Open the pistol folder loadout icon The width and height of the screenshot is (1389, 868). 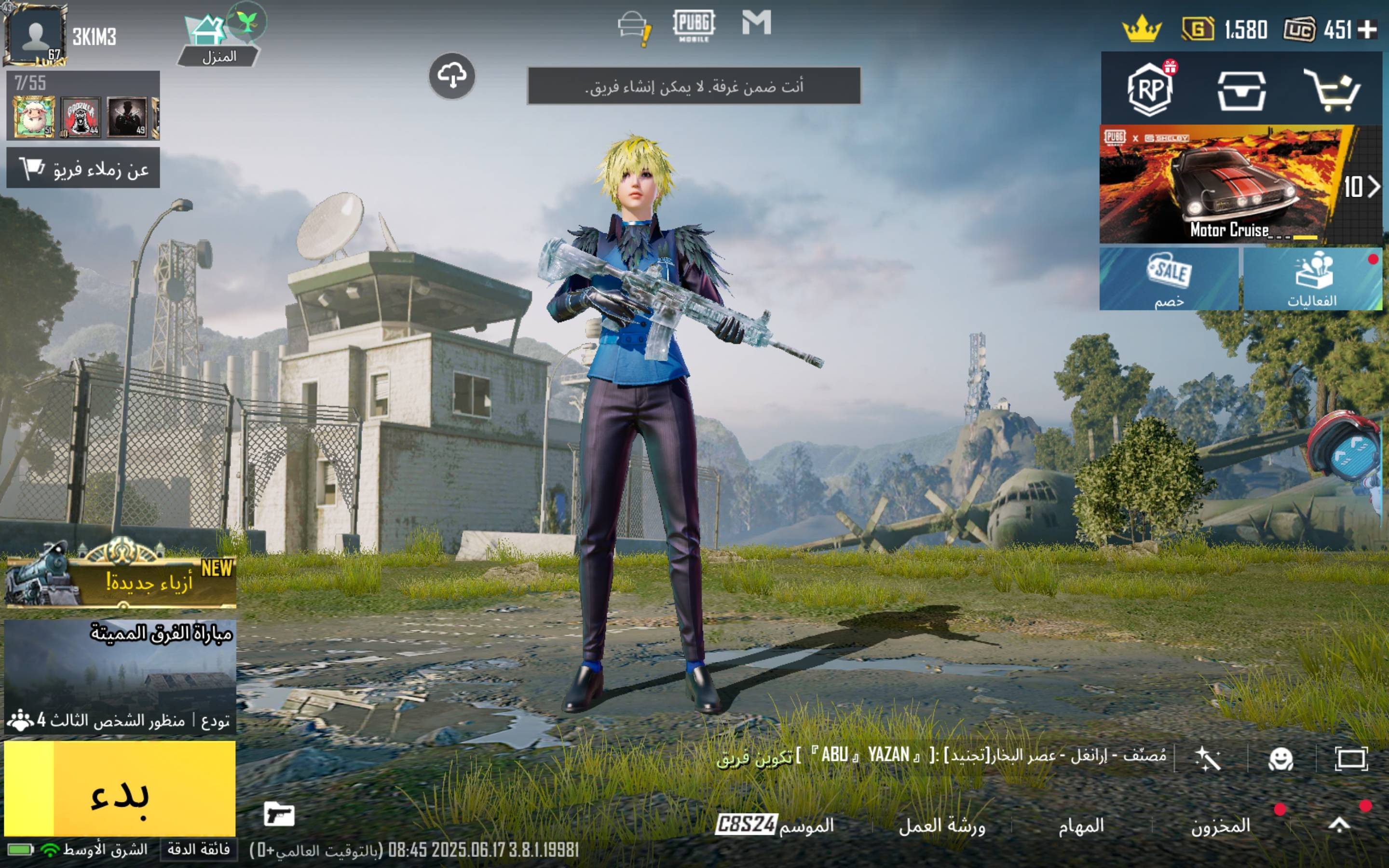coord(279,814)
